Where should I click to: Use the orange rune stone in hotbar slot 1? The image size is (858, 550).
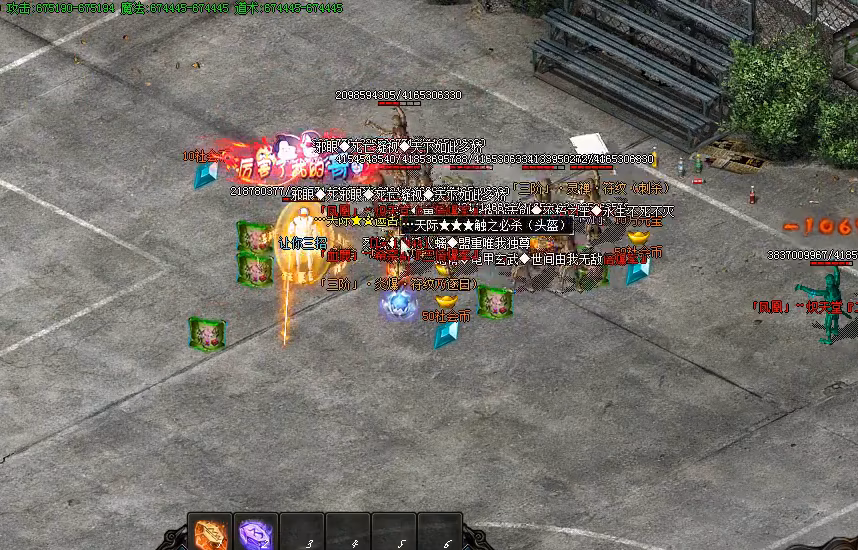click(210, 533)
